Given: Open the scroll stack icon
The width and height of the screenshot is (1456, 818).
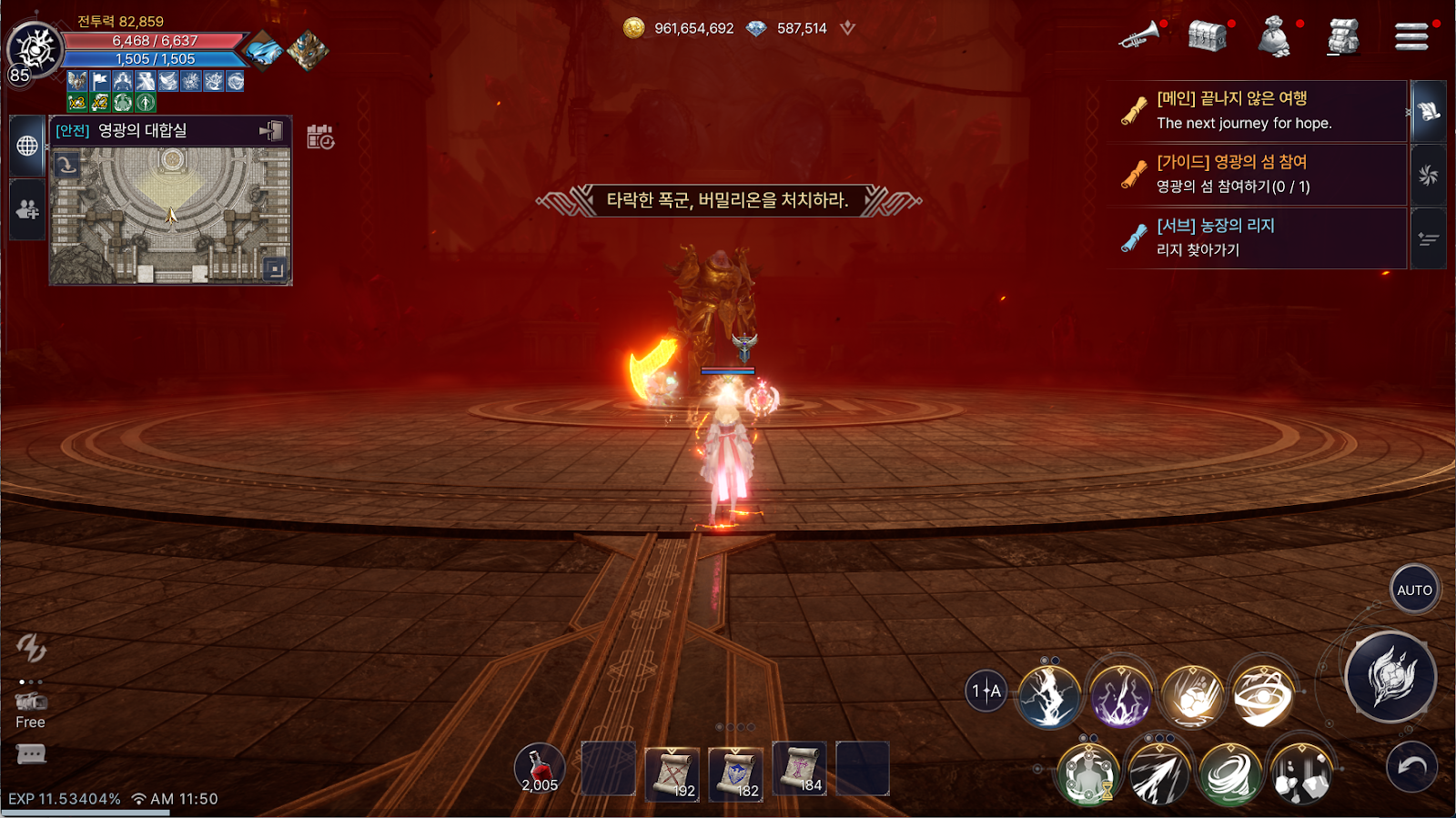Looking at the screenshot, I should pos(1343,36).
